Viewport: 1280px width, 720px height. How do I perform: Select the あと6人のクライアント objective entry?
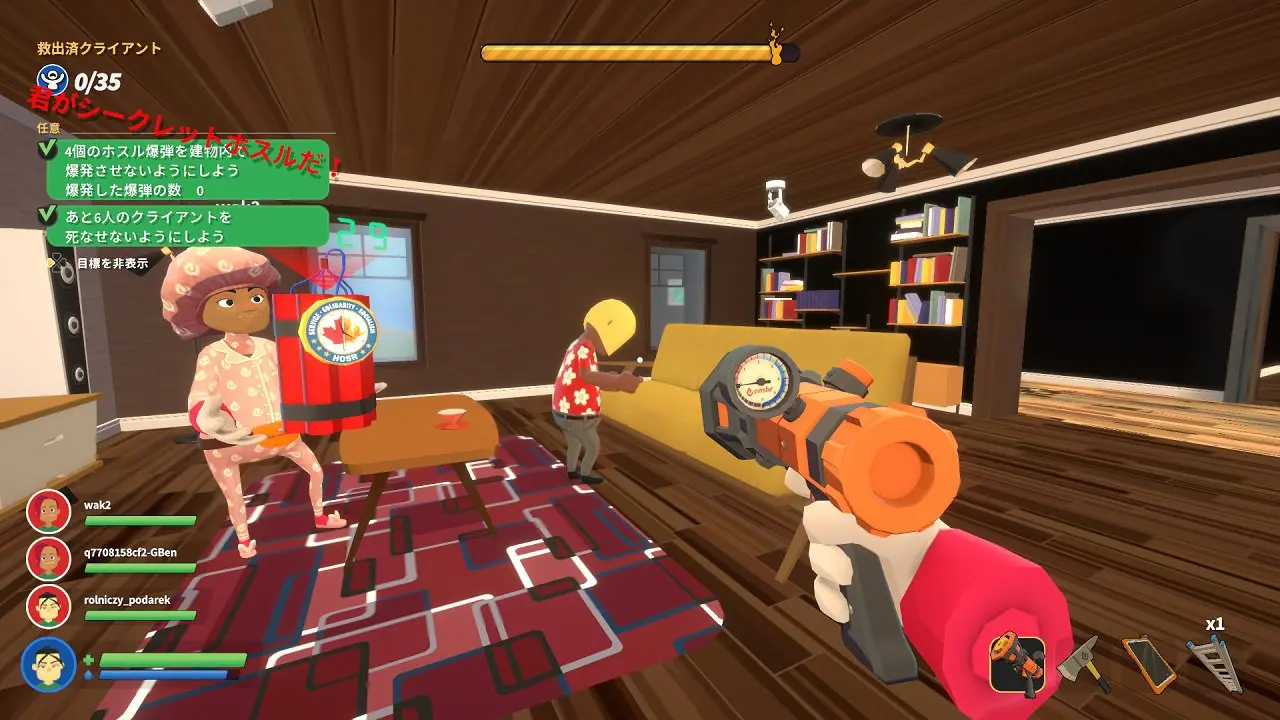pos(186,227)
